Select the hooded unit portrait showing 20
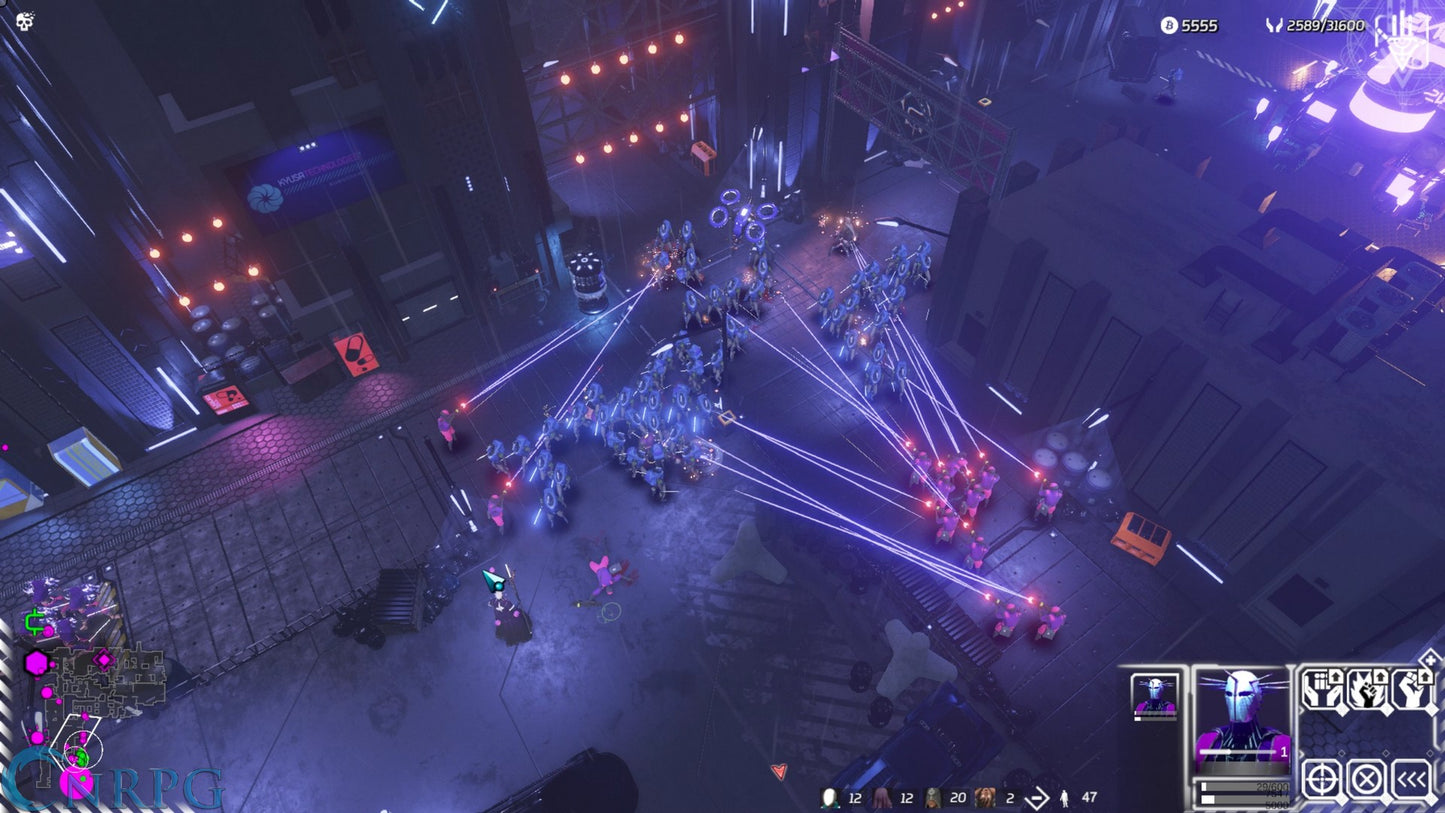1445x813 pixels. 932,797
